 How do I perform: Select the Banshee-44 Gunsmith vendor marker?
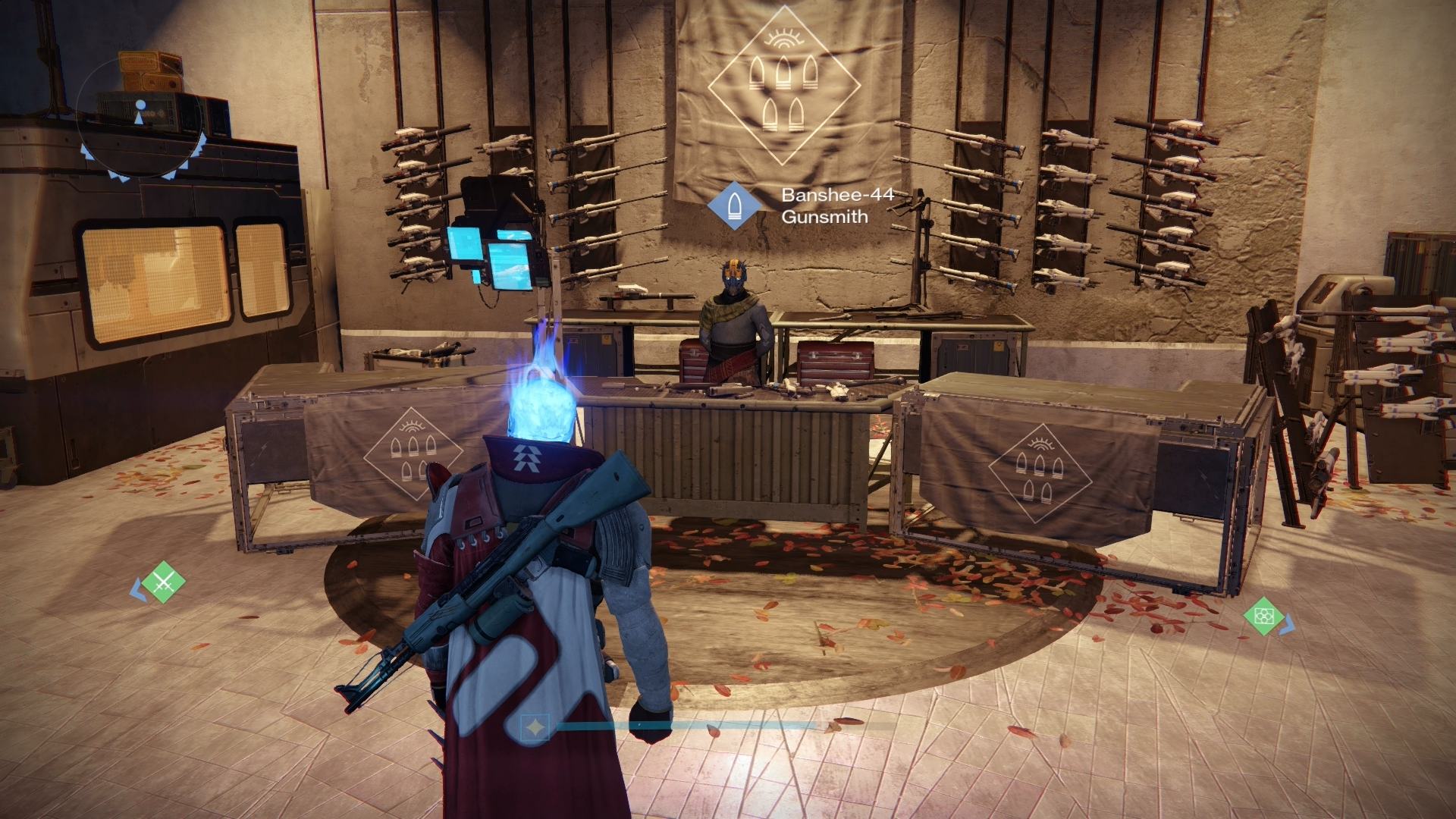[x=734, y=205]
